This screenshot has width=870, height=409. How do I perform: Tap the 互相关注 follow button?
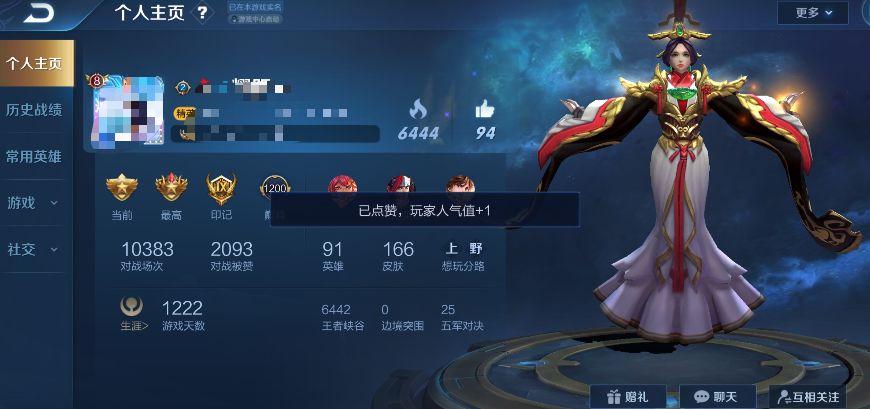click(808, 397)
